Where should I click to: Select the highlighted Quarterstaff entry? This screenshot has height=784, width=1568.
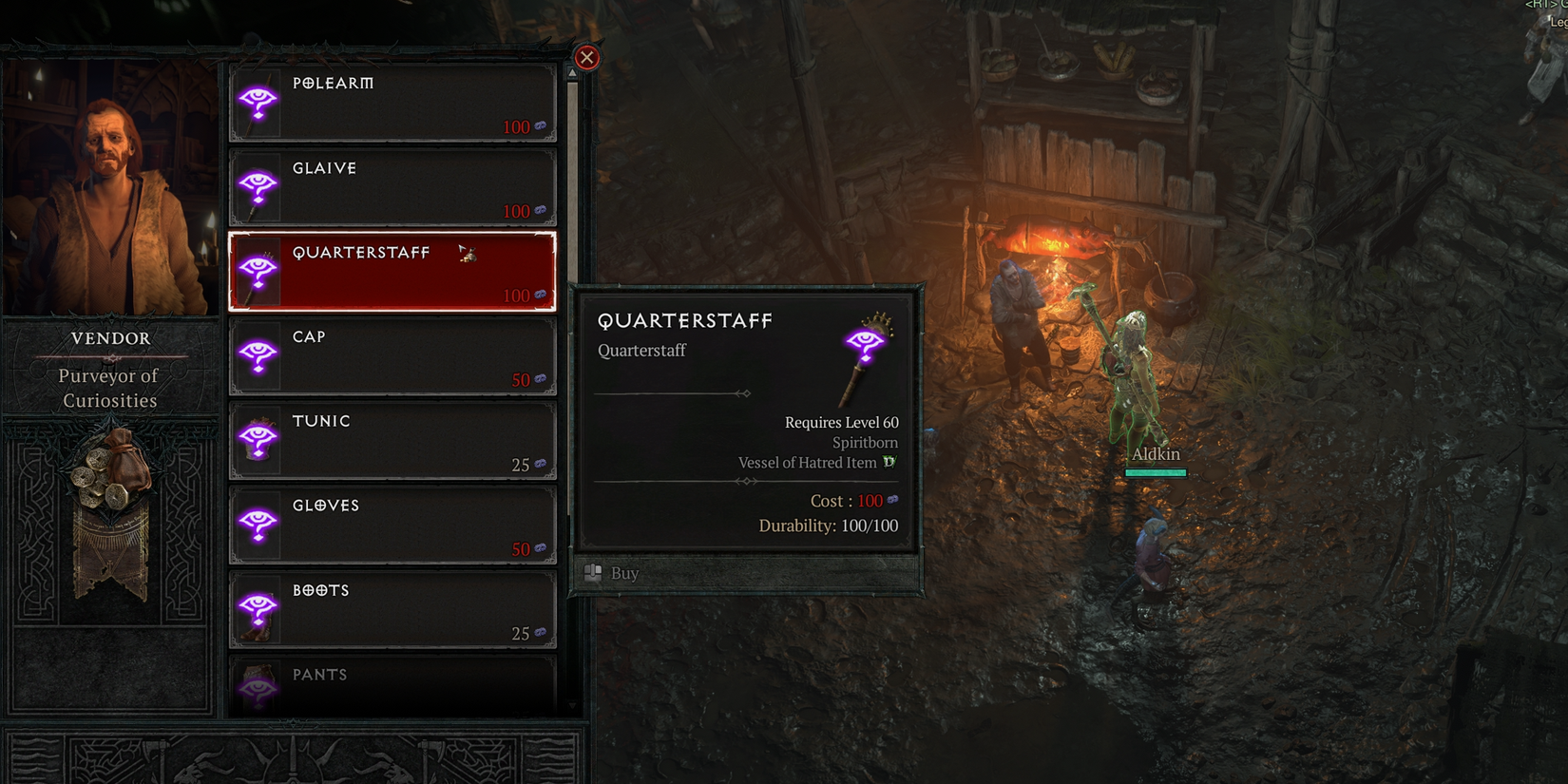coord(392,272)
